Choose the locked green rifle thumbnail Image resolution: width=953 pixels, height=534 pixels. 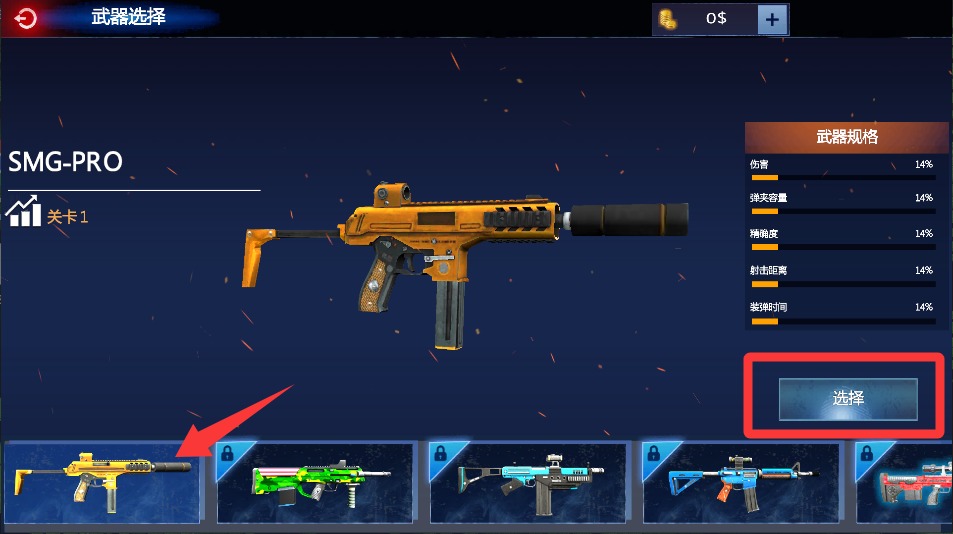[x=315, y=482]
